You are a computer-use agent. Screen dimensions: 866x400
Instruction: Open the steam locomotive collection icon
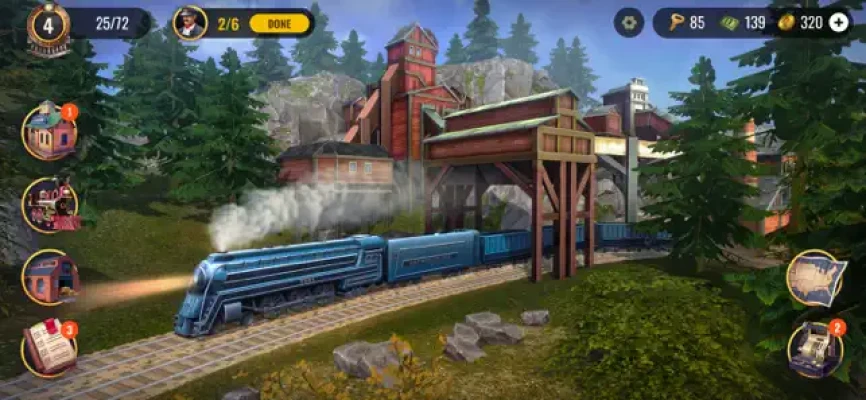pyautogui.click(x=49, y=204)
